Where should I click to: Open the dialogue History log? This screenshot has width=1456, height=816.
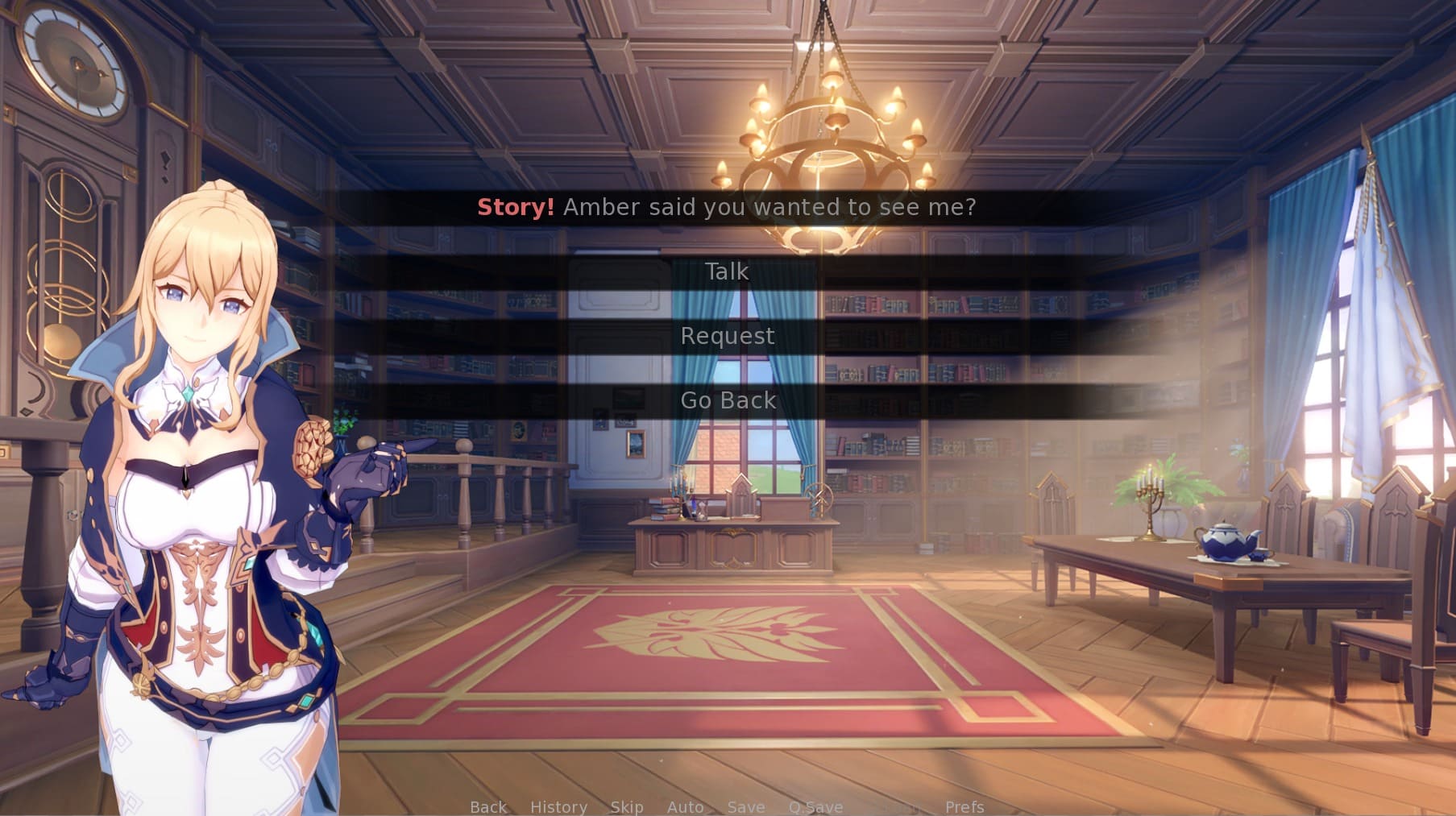pyautogui.click(x=558, y=806)
